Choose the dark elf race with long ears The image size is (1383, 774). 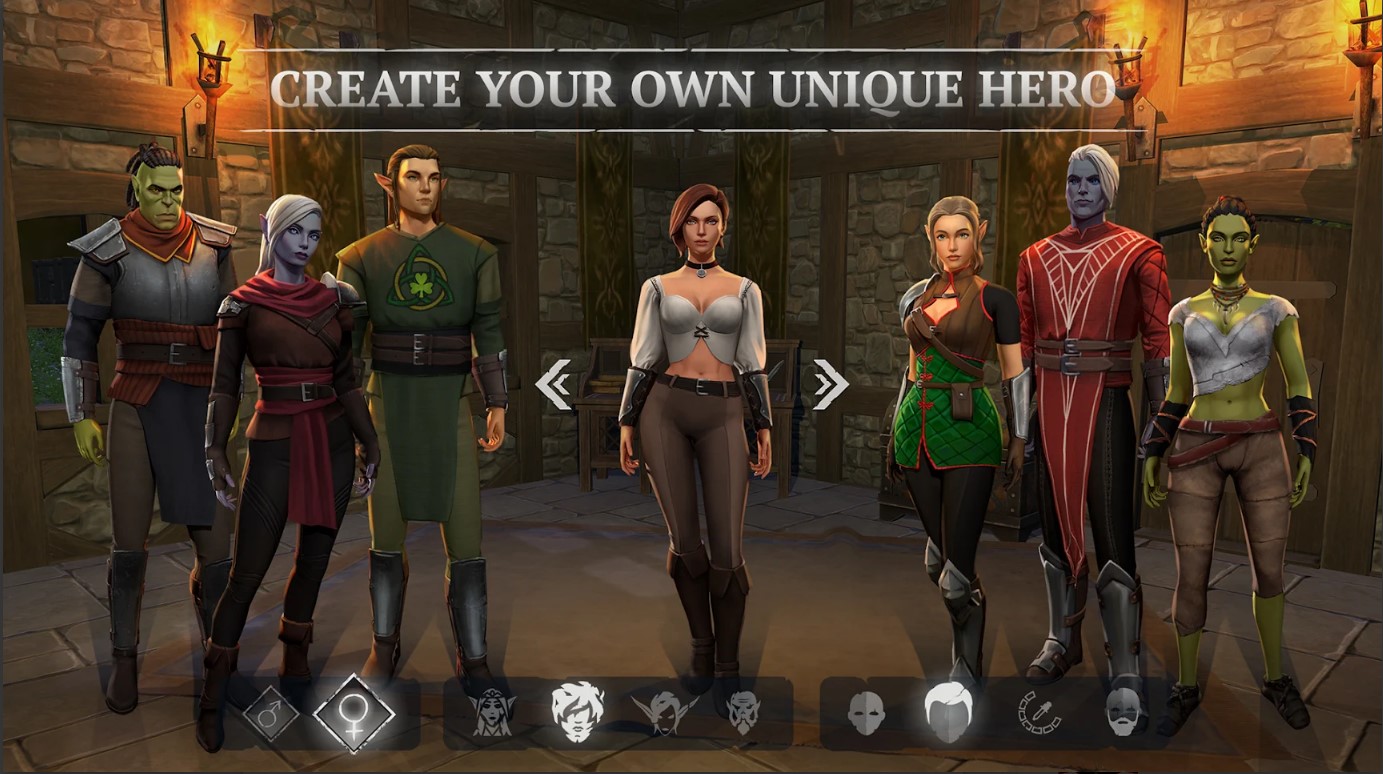(x=664, y=712)
